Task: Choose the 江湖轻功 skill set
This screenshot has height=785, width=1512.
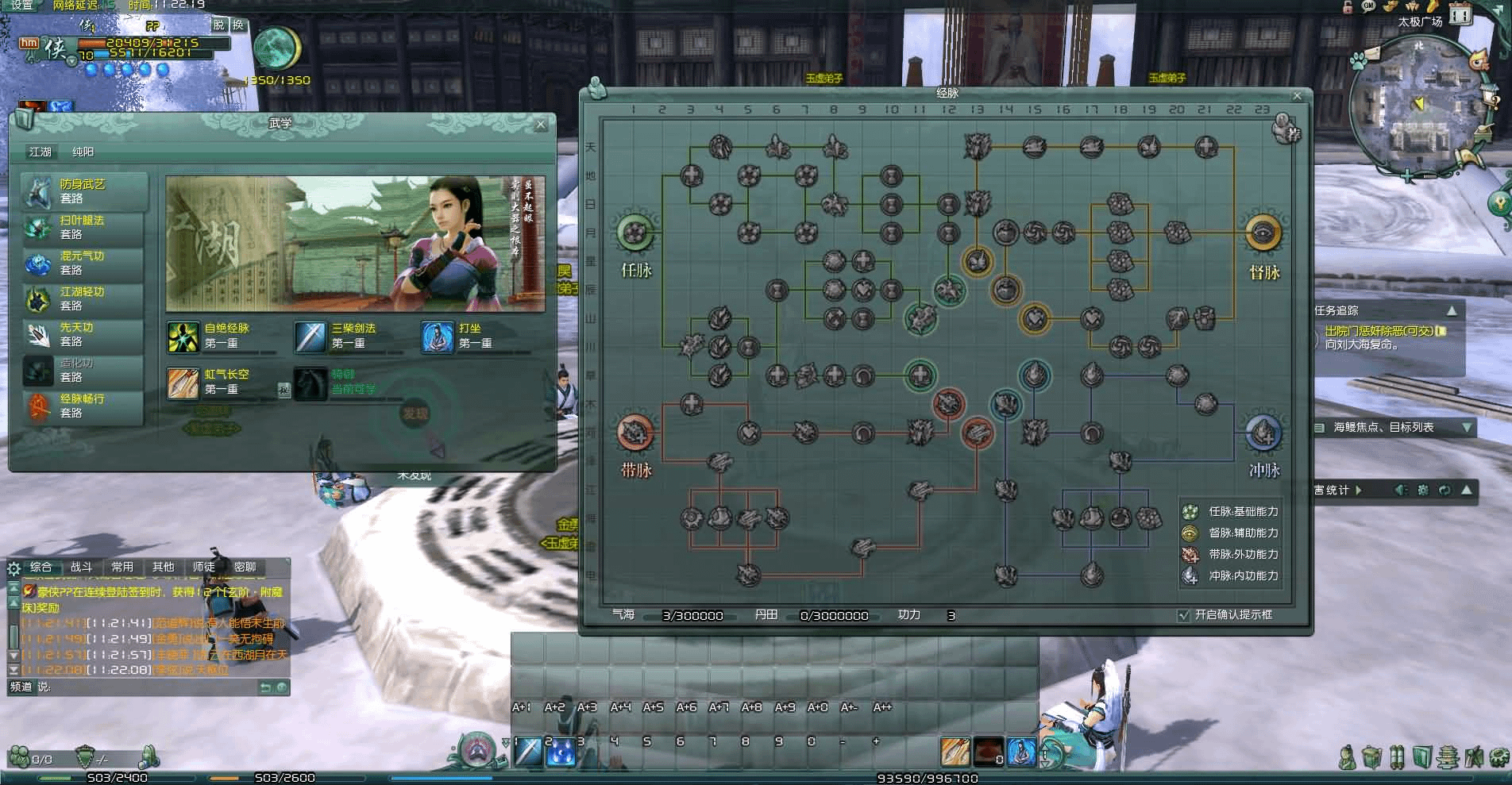Action: click(83, 298)
